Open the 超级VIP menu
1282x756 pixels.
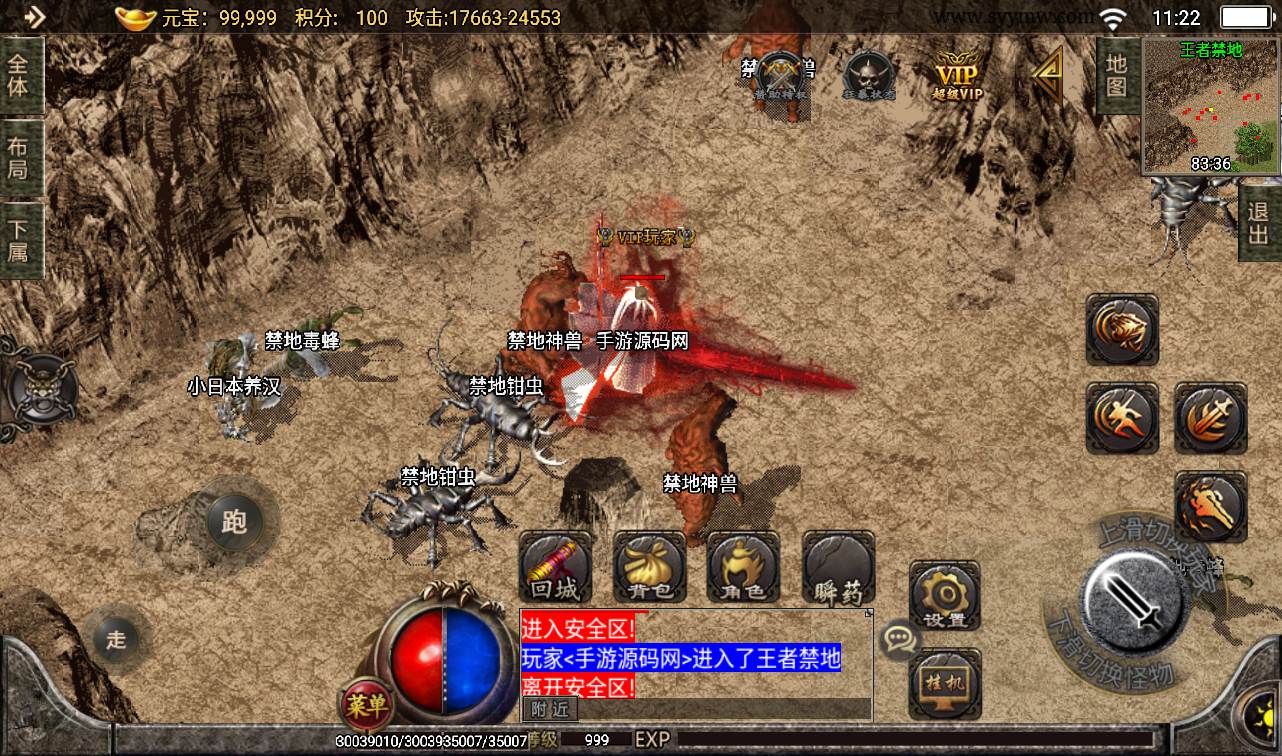pos(957,75)
